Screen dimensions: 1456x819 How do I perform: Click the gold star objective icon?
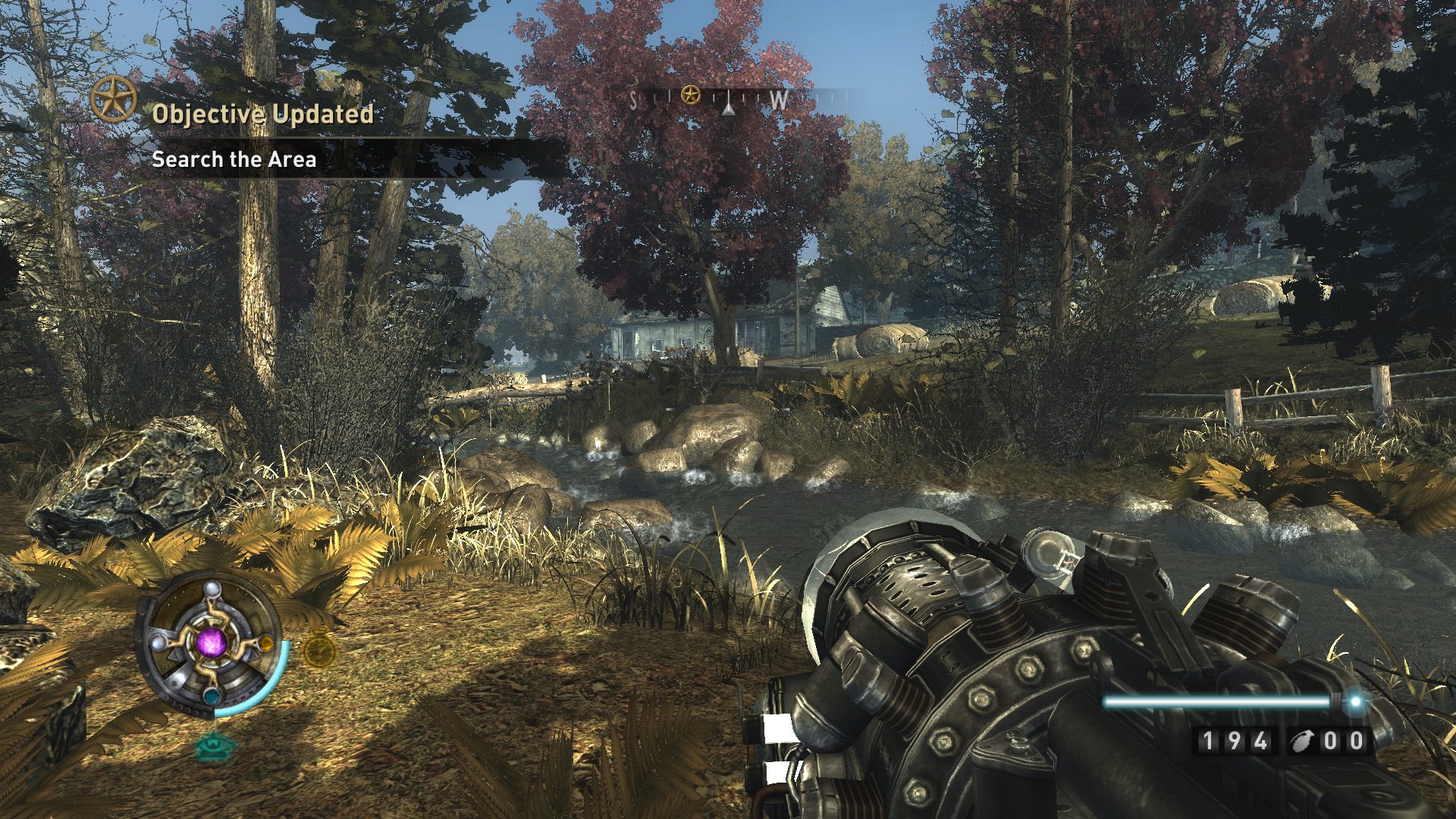coord(114,99)
